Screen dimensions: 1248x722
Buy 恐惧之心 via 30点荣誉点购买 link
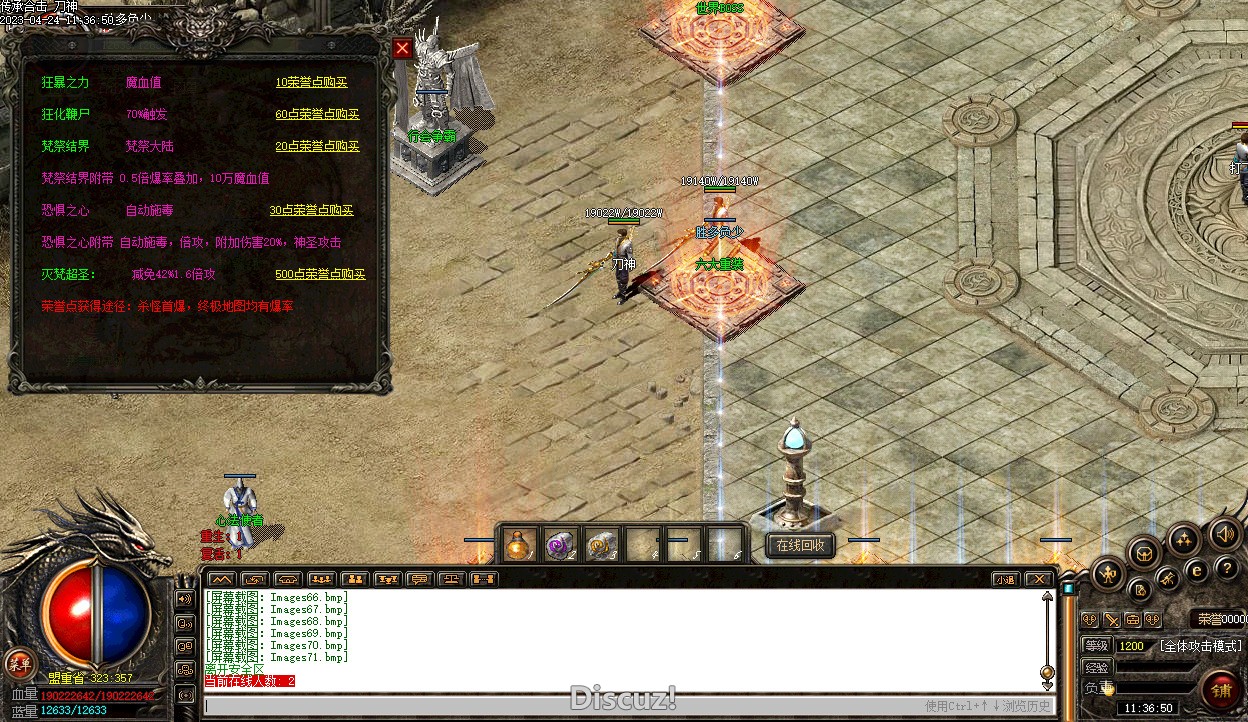(311, 211)
